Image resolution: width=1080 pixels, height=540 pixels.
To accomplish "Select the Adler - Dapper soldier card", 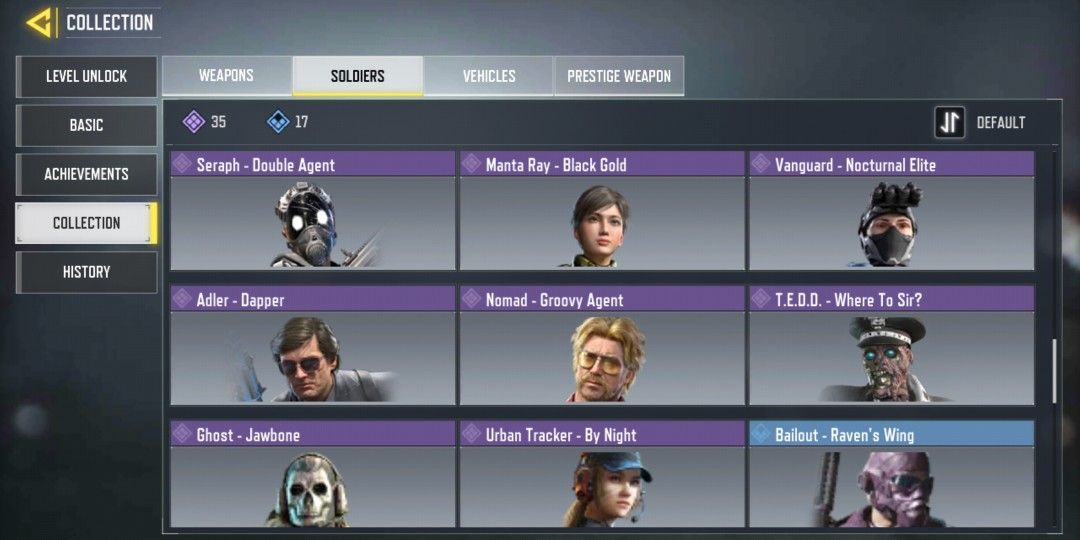I will click(312, 346).
